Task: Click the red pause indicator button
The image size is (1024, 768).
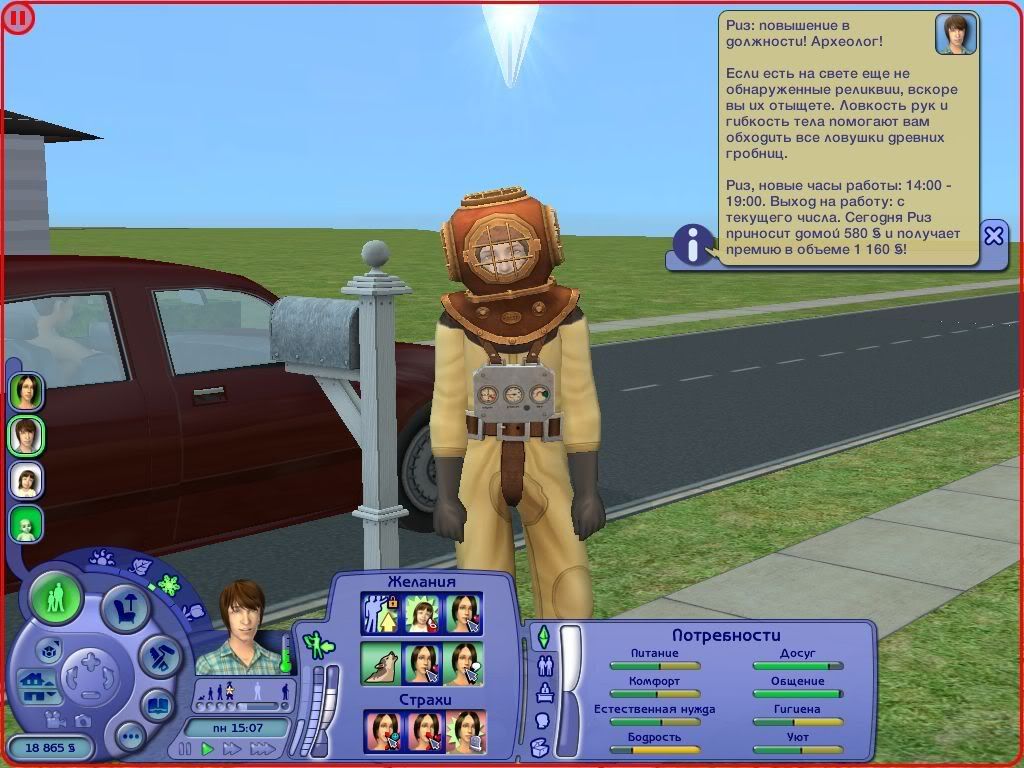Action: [18, 17]
